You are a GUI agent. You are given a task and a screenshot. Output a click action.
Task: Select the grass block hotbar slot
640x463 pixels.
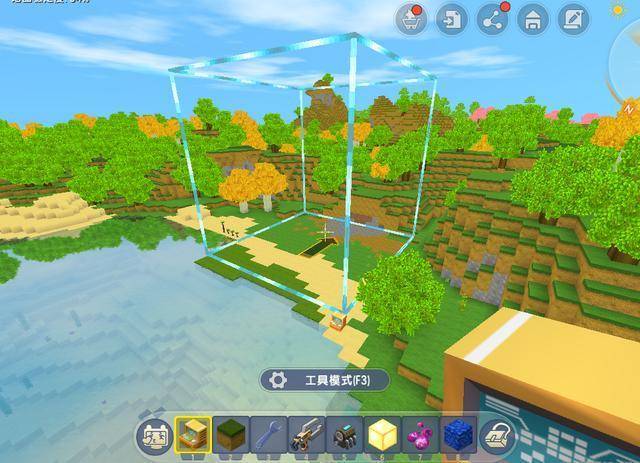click(x=231, y=434)
